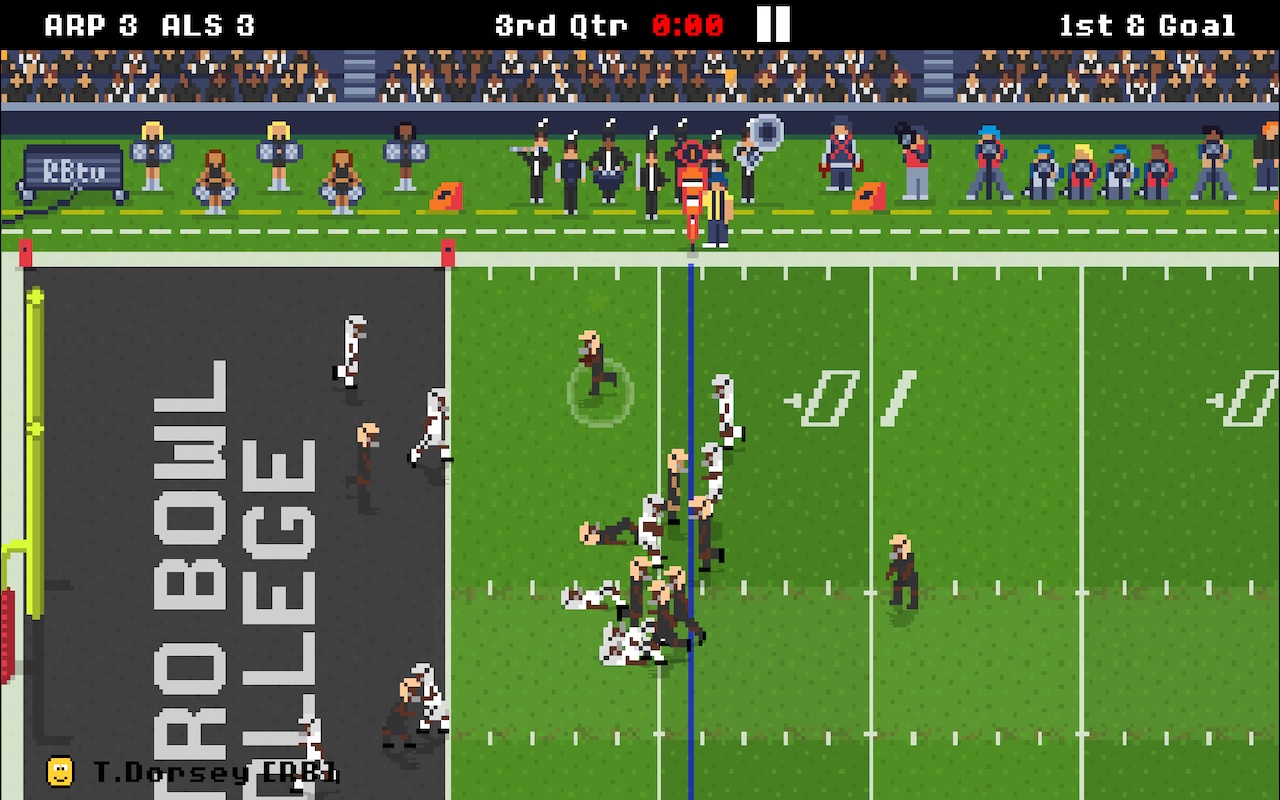Open the 3rd Qtr clock showing 0:00
This screenshot has height=800, width=1280.
coord(560,25)
